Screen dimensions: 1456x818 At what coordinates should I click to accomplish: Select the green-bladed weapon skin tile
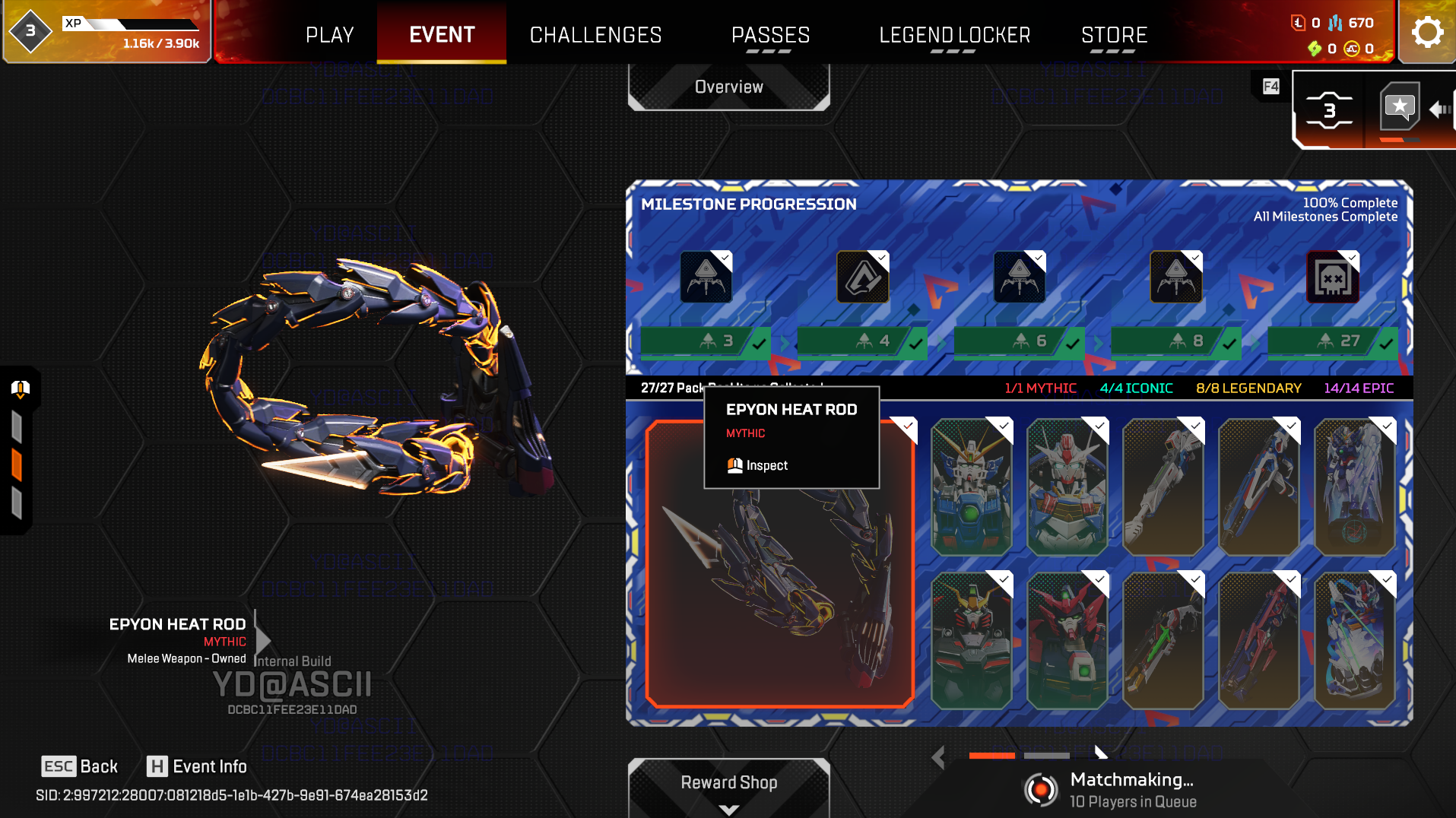1163,640
